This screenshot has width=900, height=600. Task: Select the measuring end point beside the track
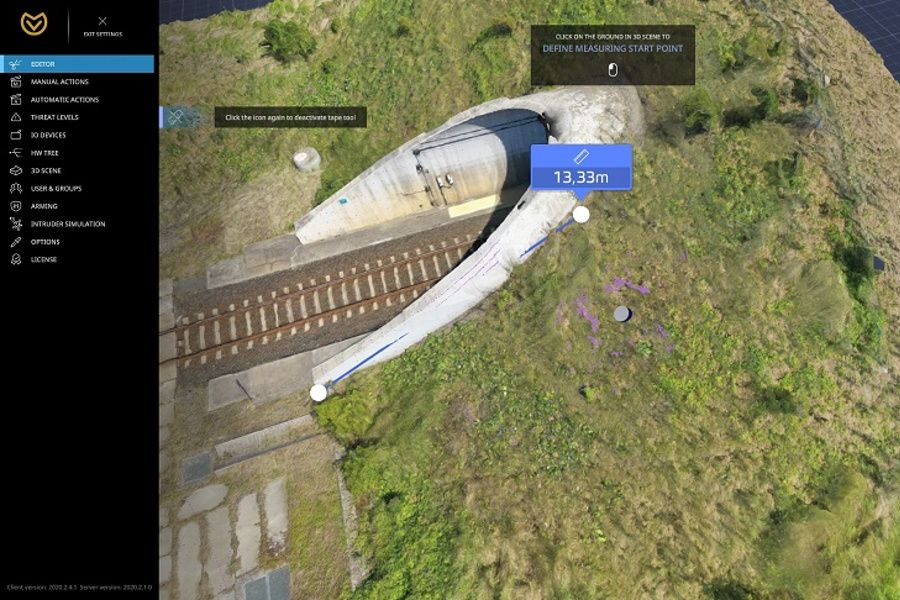coord(318,392)
